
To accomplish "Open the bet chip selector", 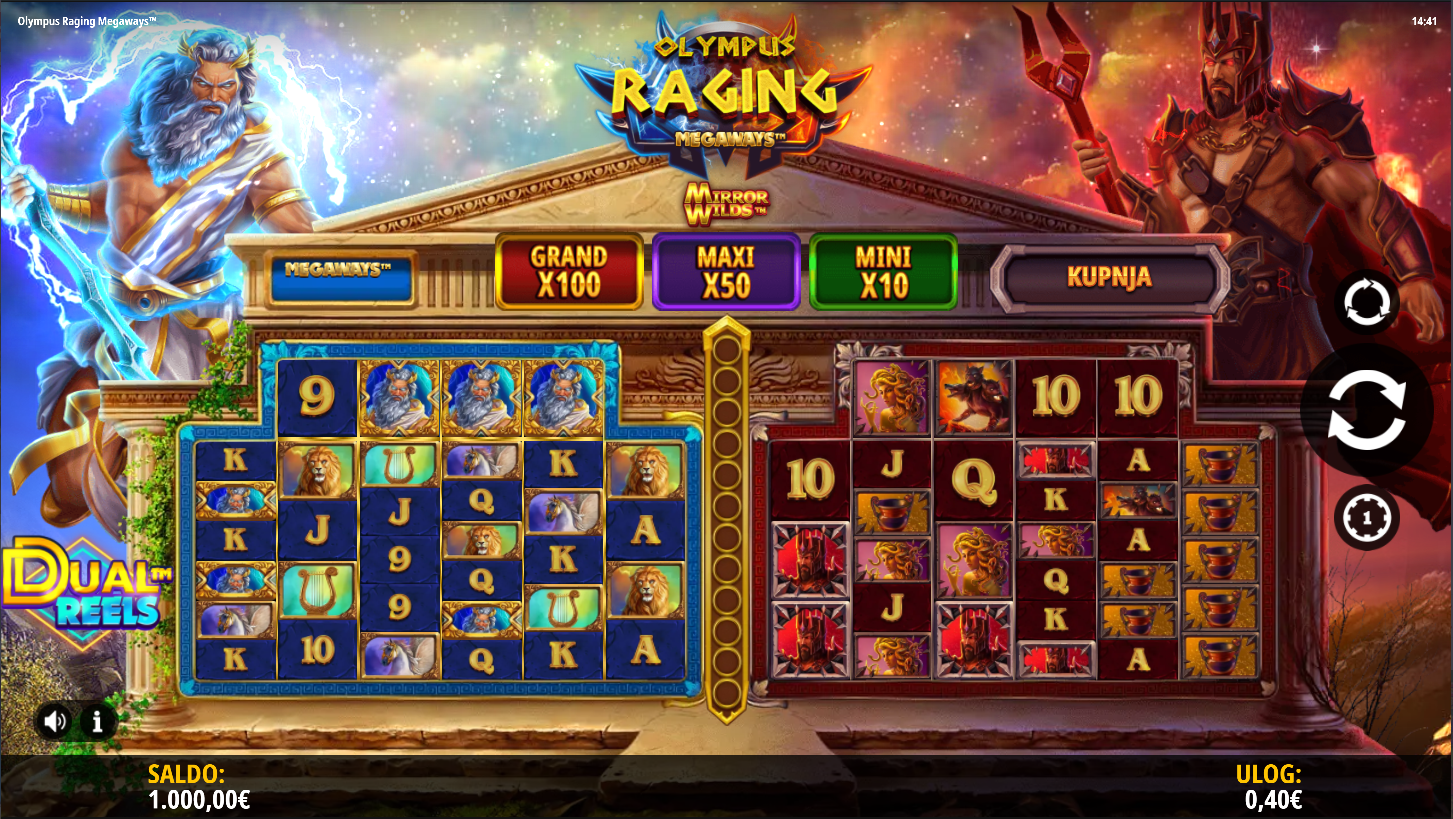I will [x=1366, y=517].
